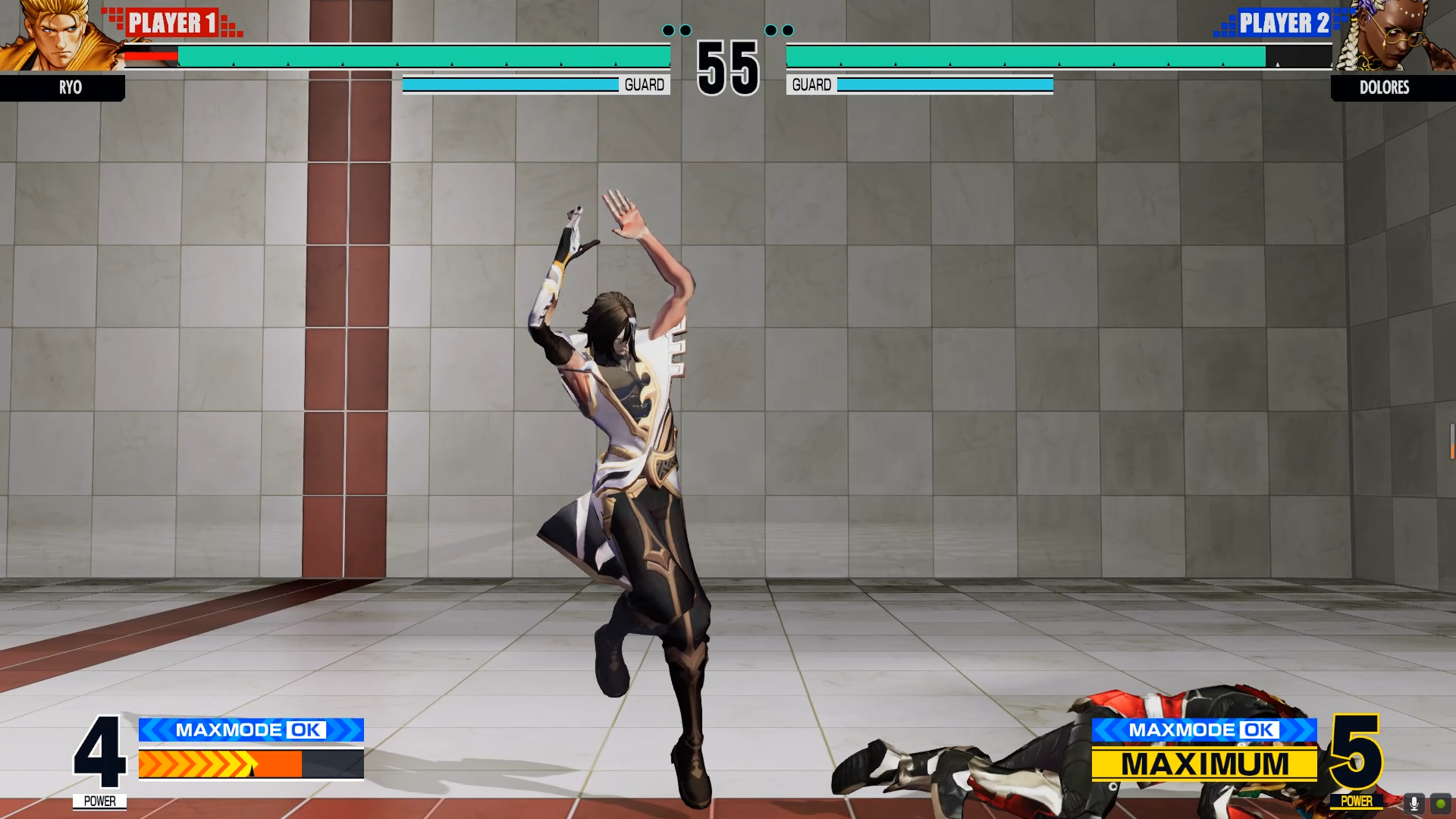1456x819 pixels.
Task: Click the GUARD label on Player 1's gauge
Action: pyautogui.click(x=644, y=84)
